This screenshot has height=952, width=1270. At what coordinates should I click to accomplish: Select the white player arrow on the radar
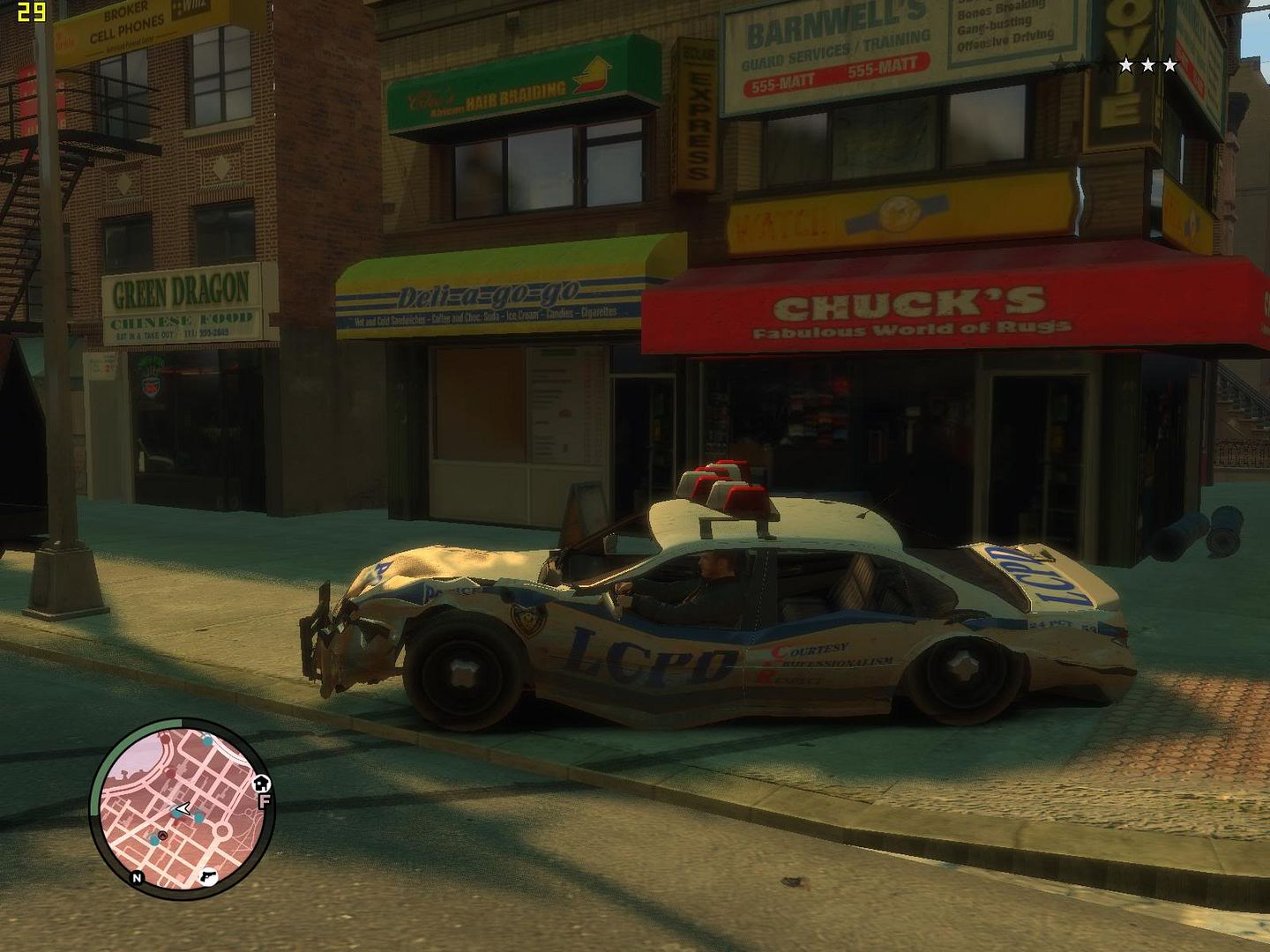(x=183, y=807)
